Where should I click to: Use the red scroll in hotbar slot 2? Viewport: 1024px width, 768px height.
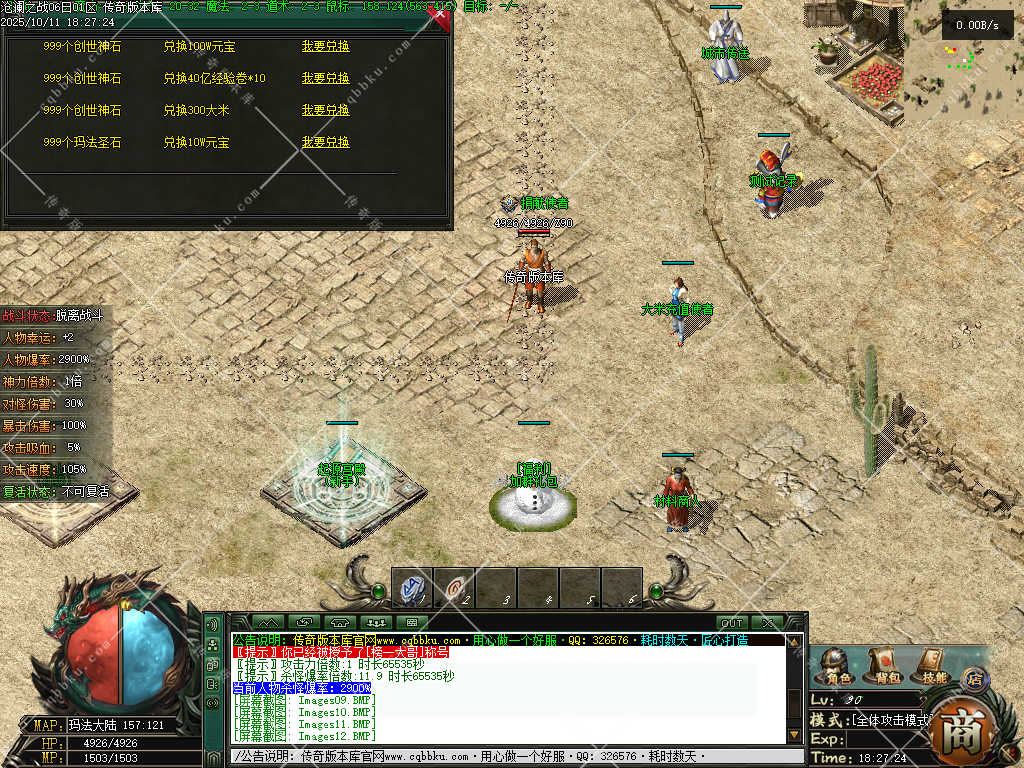point(454,588)
